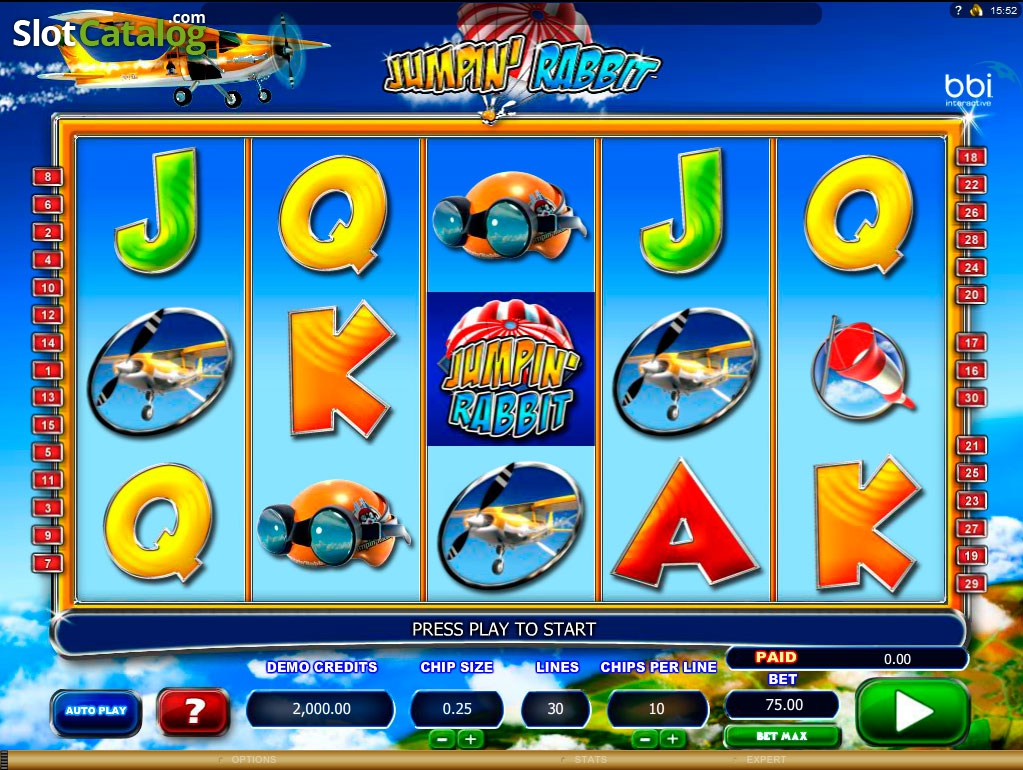Choose payline 30 marker
The height and width of the screenshot is (770, 1023).
coord(971,398)
